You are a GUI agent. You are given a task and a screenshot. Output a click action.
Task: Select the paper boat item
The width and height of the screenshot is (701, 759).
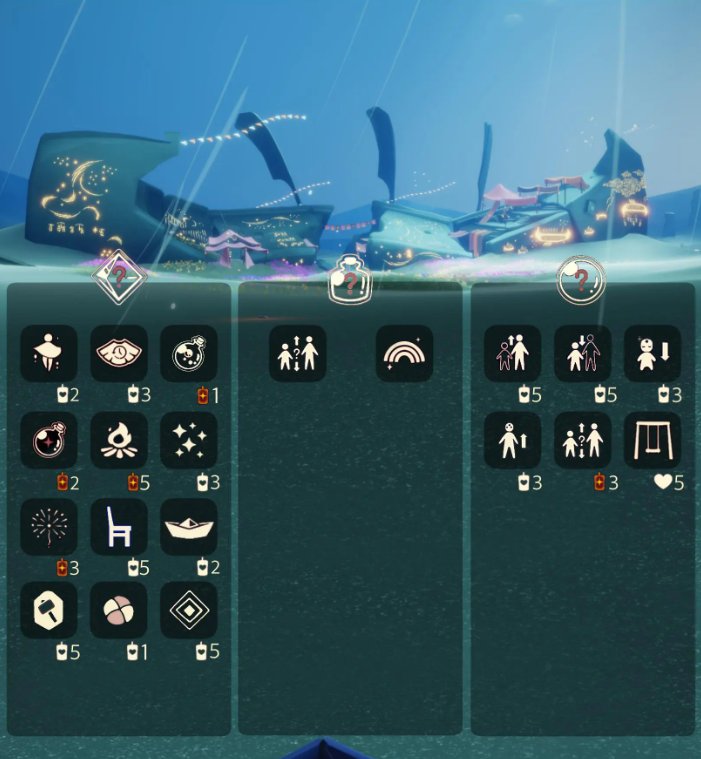pyautogui.click(x=189, y=526)
